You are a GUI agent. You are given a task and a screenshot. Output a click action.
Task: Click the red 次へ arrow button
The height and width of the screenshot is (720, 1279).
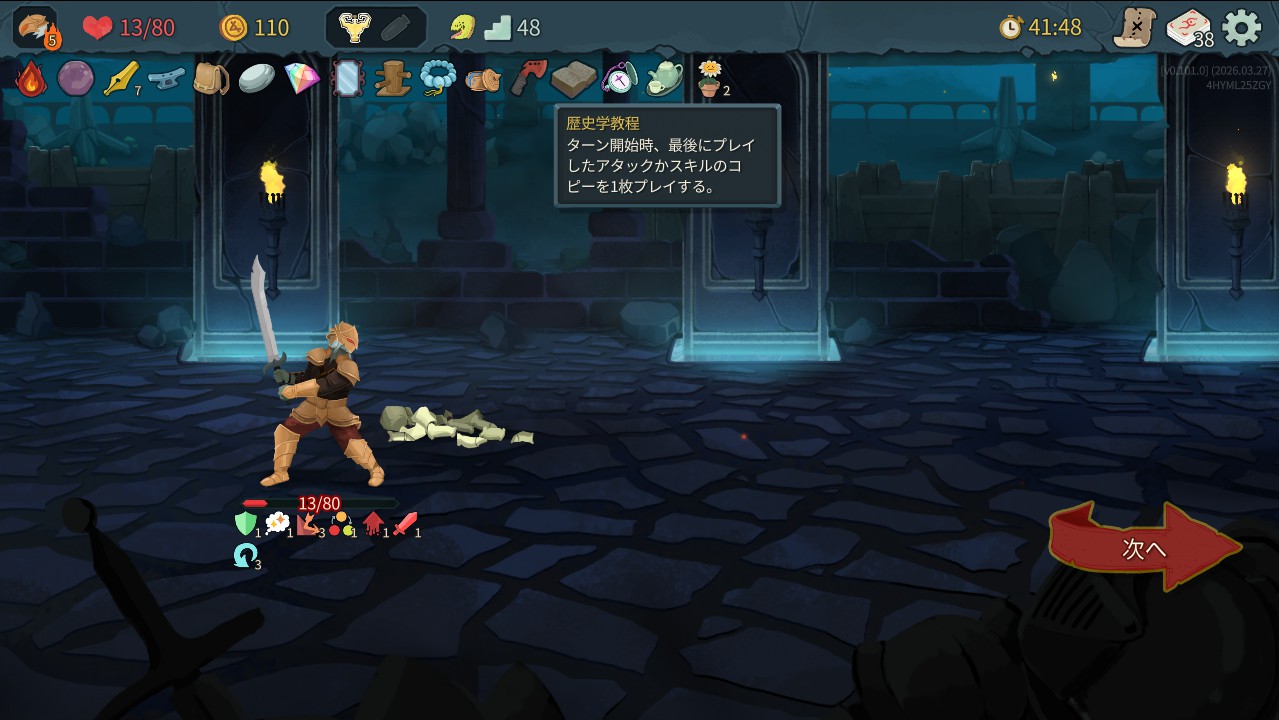1145,548
